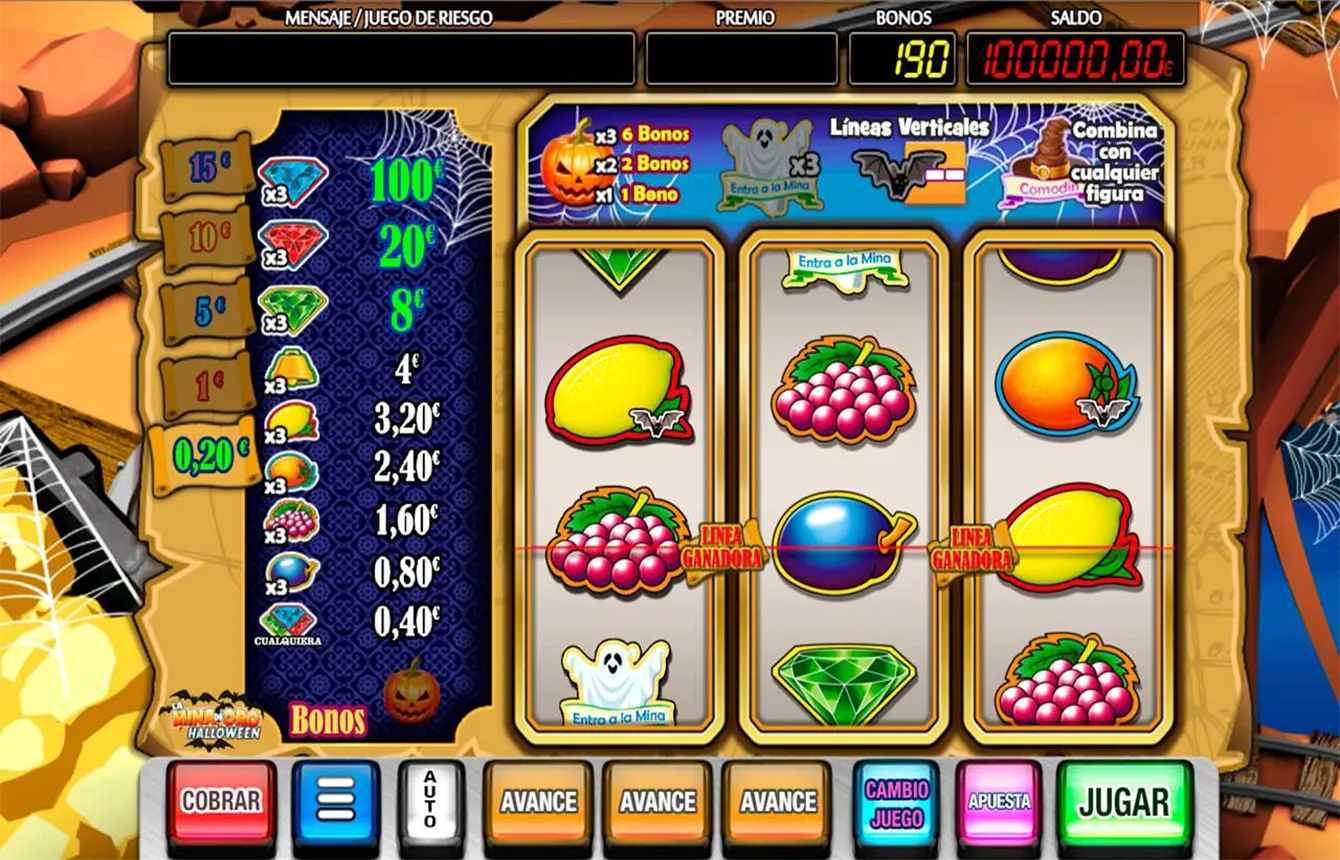Screen dimensions: 1340x860
Task: Open the blue three-line menu button
Action: [x=336, y=802]
